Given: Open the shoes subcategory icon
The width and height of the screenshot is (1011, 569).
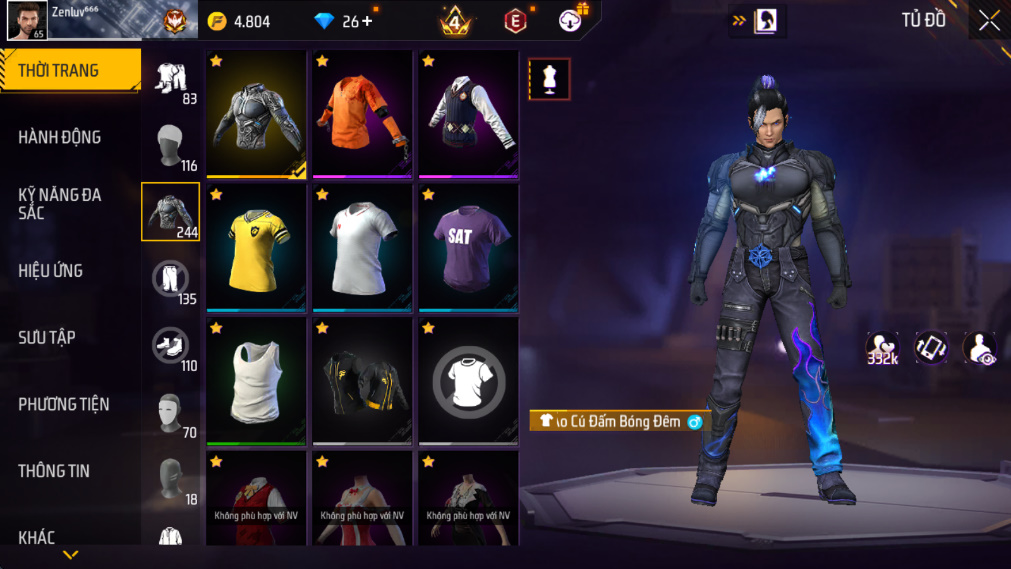Looking at the screenshot, I should click(x=170, y=346).
